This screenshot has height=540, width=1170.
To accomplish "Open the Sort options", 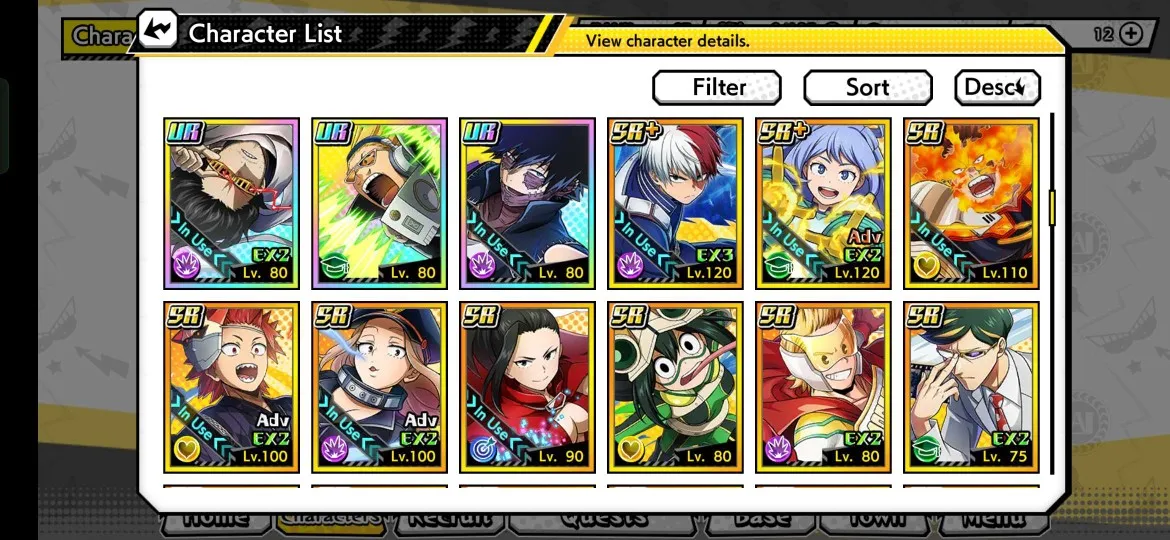I will click(x=867, y=87).
